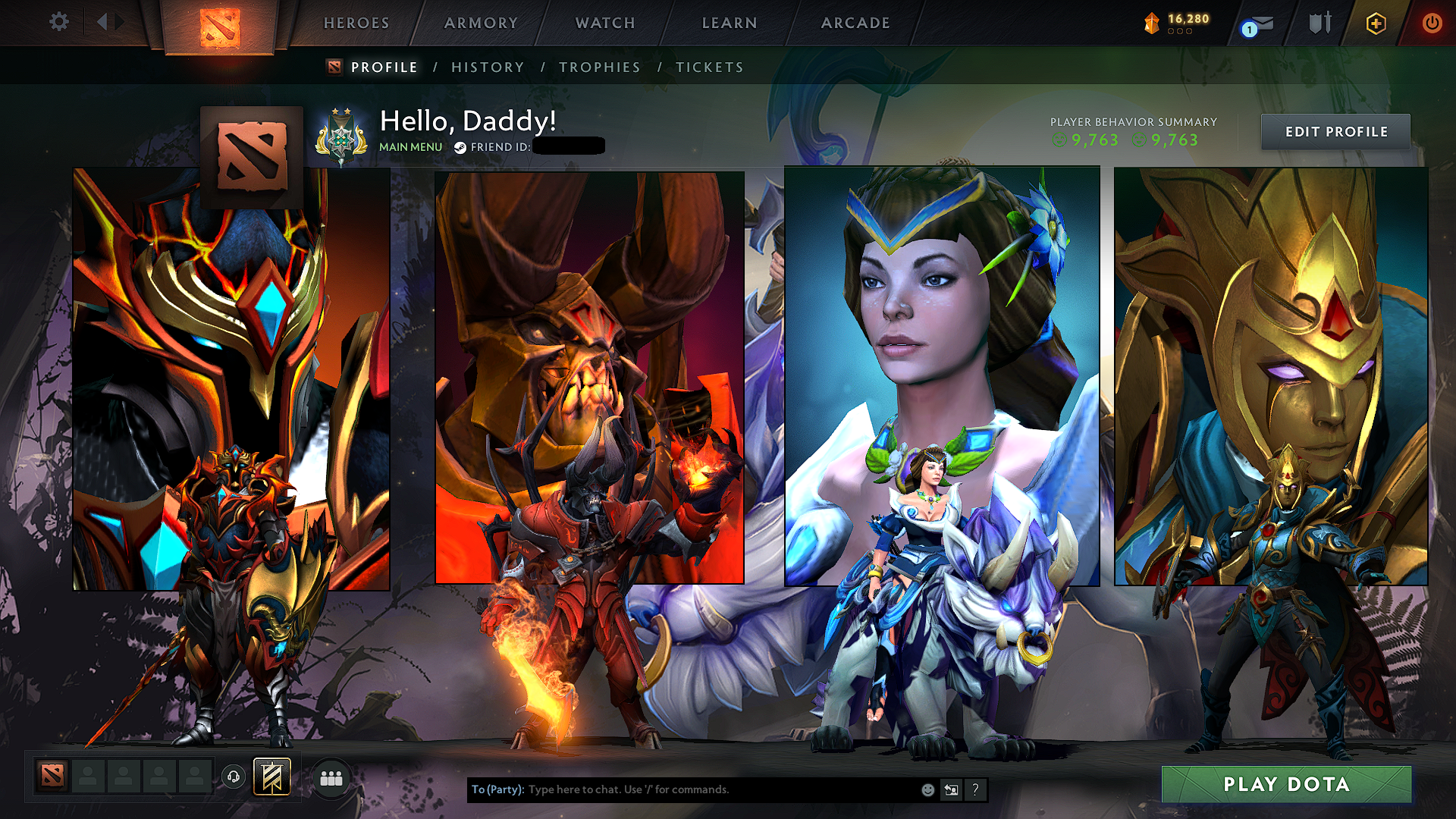The image size is (1456, 819).
Task: Open the ARCADE menu
Action: (855, 23)
